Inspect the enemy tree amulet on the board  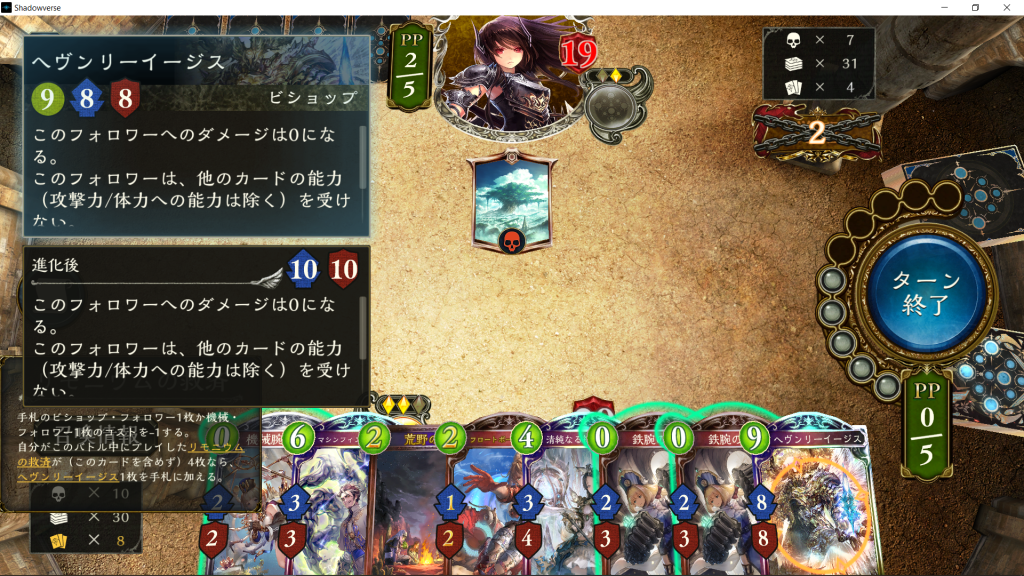click(513, 201)
